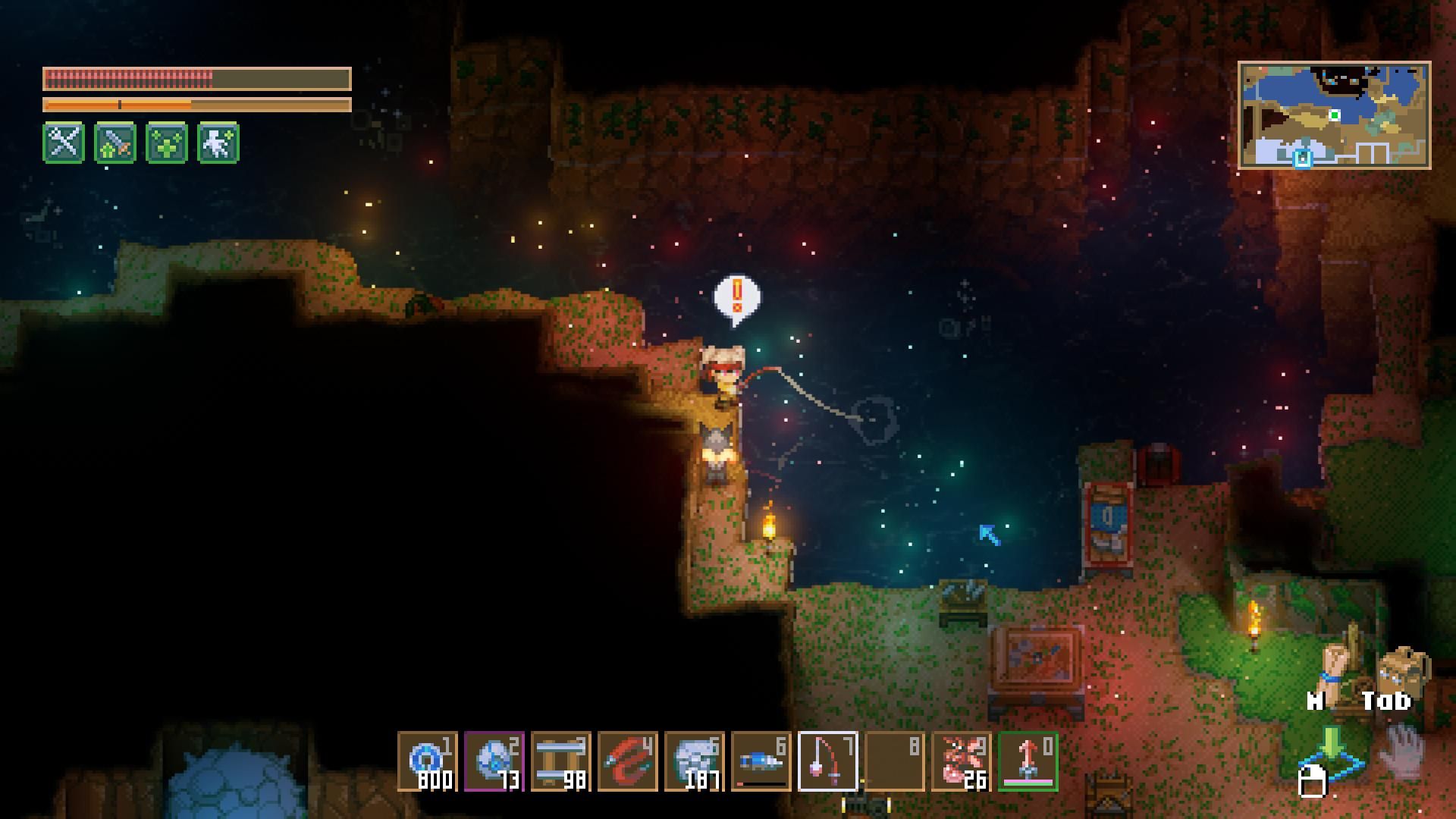
Task: Pick the grey stone block stack of 187
Action: click(695, 761)
